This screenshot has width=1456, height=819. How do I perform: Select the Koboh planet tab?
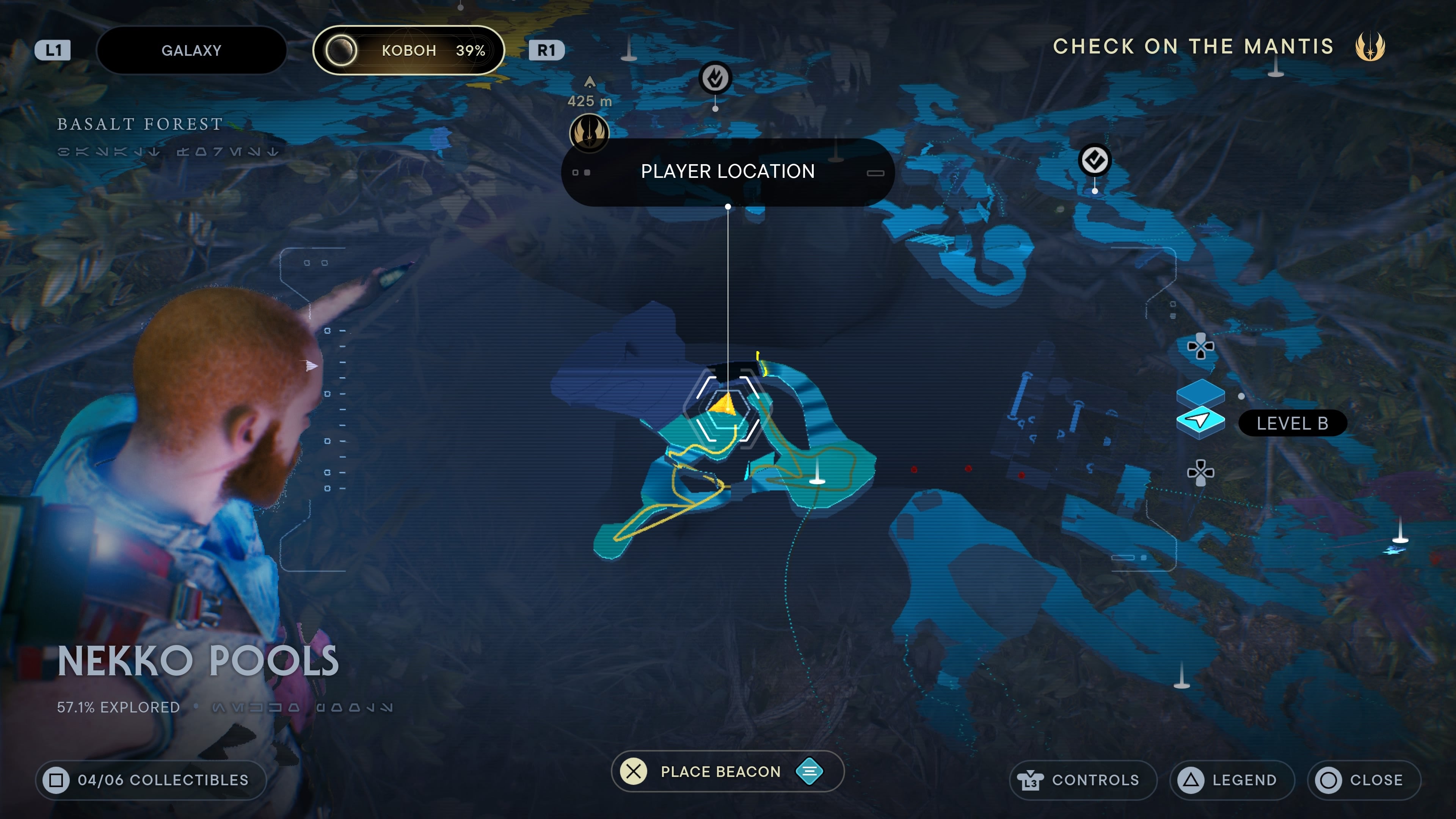pyautogui.click(x=408, y=50)
